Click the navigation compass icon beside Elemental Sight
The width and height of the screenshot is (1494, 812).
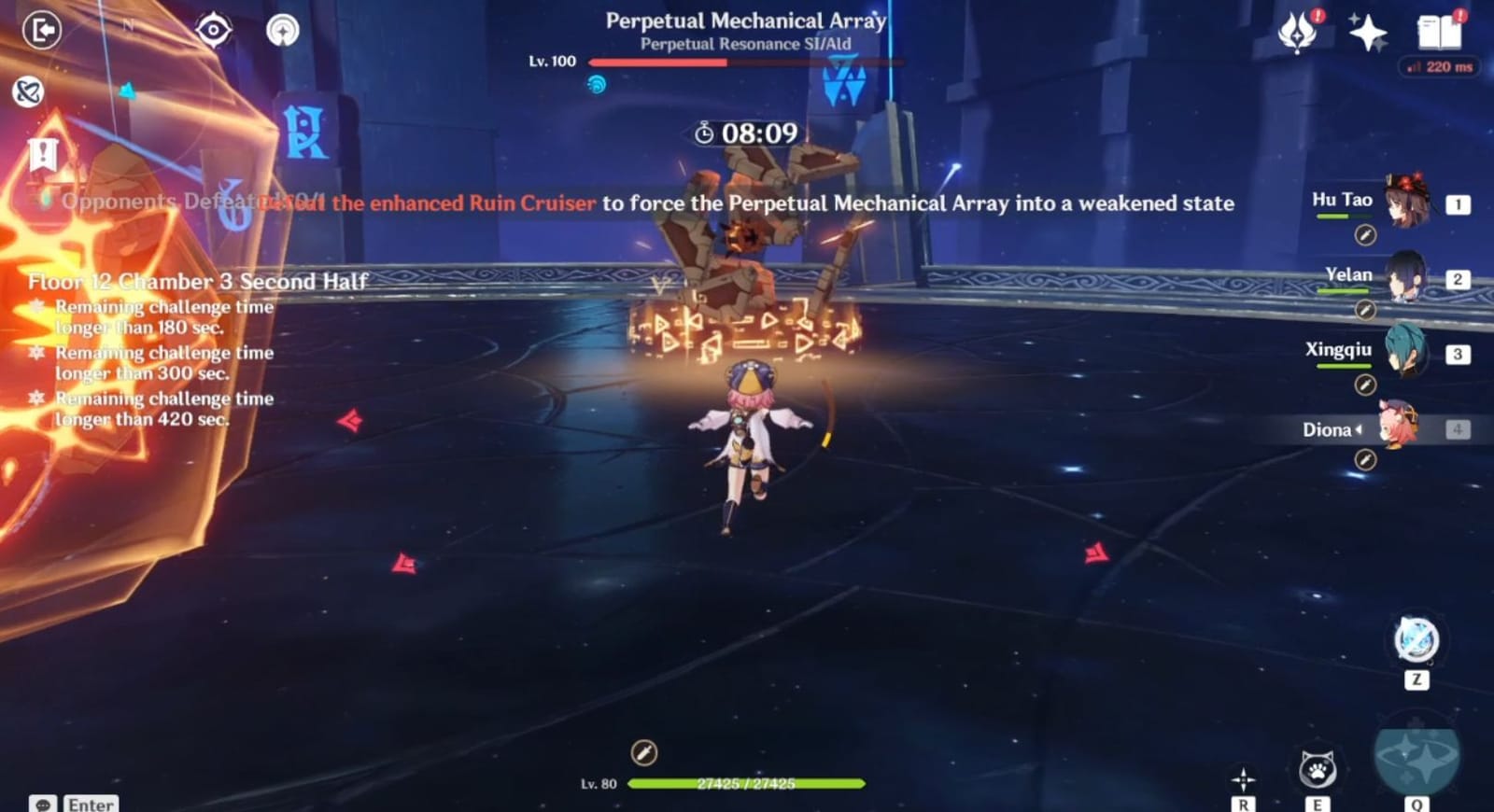coord(283,29)
